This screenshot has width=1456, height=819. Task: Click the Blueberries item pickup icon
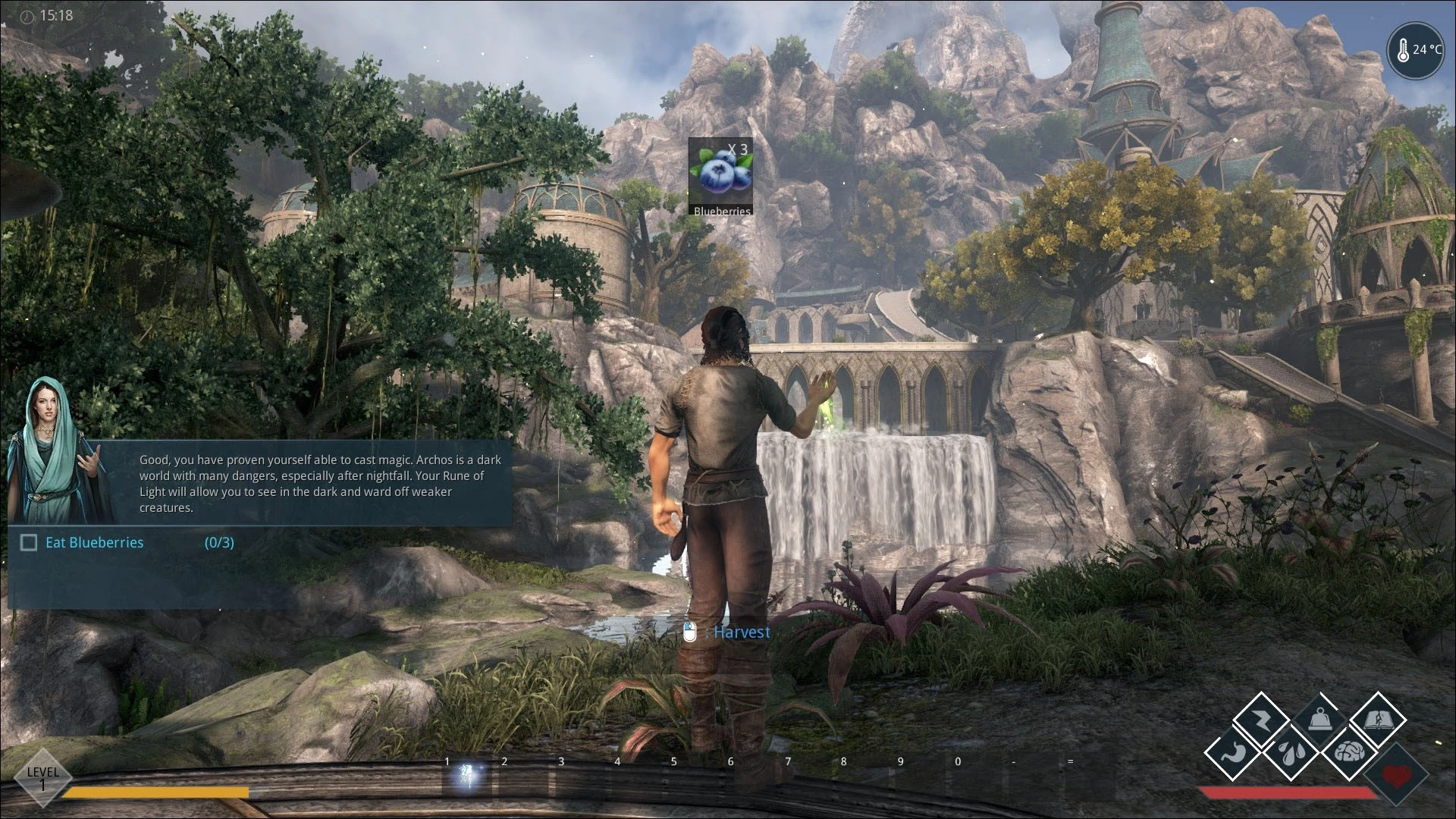coord(721,176)
